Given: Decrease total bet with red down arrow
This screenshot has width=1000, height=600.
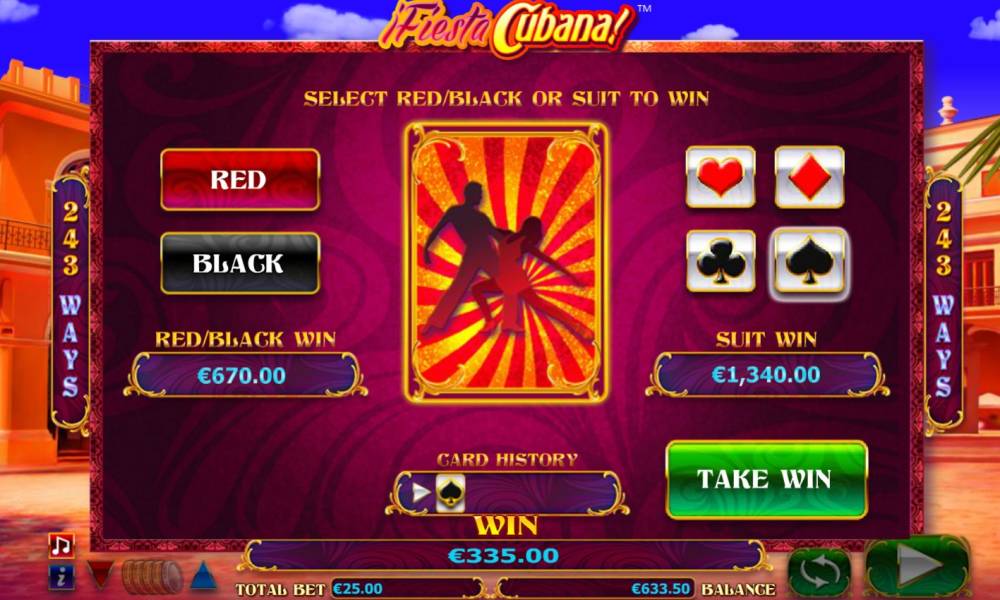Looking at the screenshot, I should pos(99,576).
